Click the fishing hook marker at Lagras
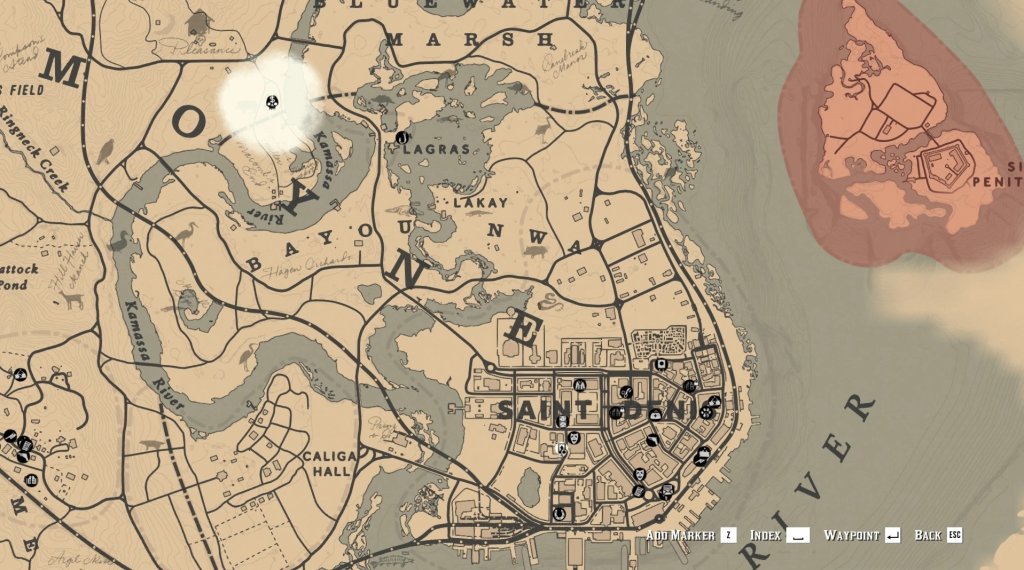Screen dimensions: 1024x570 pyautogui.click(x=401, y=136)
